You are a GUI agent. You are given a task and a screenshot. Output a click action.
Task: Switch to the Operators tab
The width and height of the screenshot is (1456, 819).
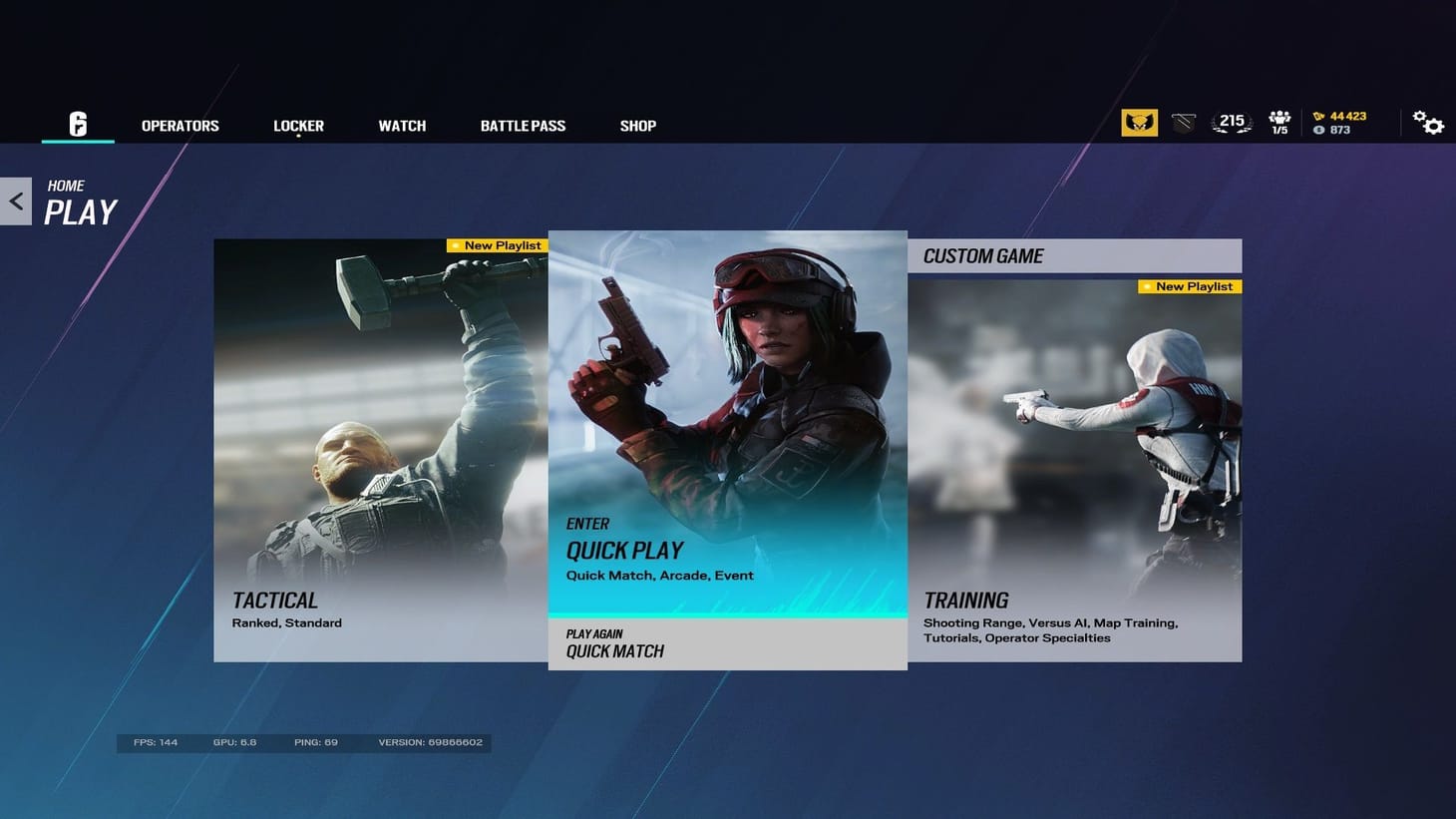pyautogui.click(x=180, y=126)
